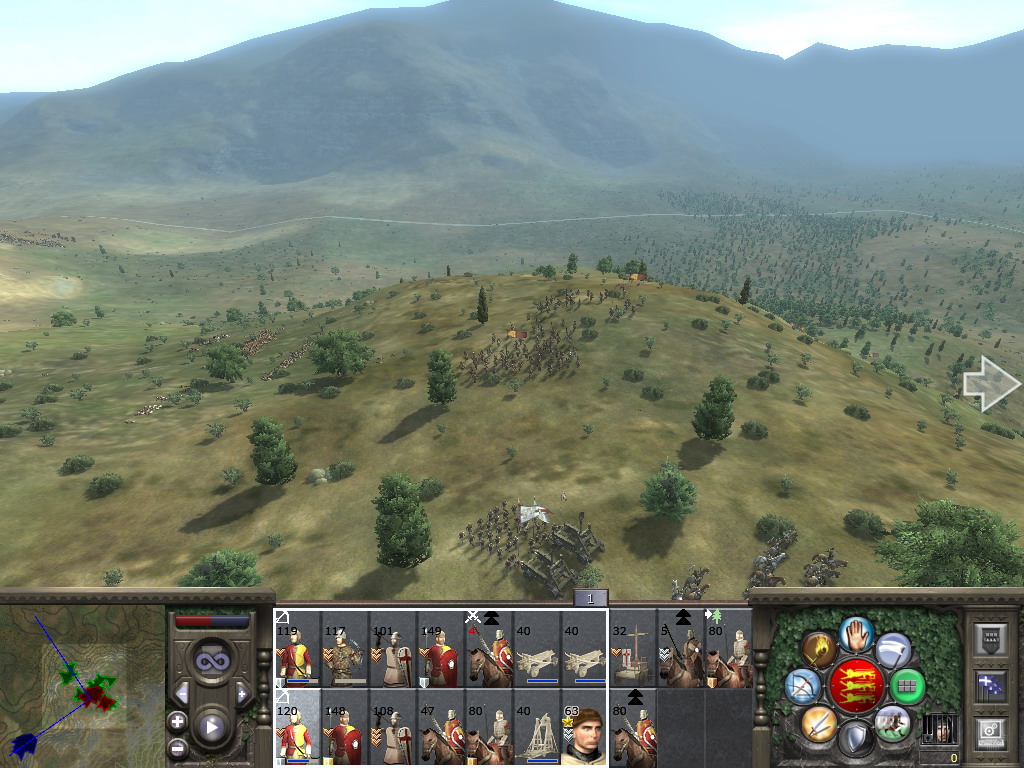Open the gear options button
Screen dimensions: 1024x768
(x=989, y=731)
